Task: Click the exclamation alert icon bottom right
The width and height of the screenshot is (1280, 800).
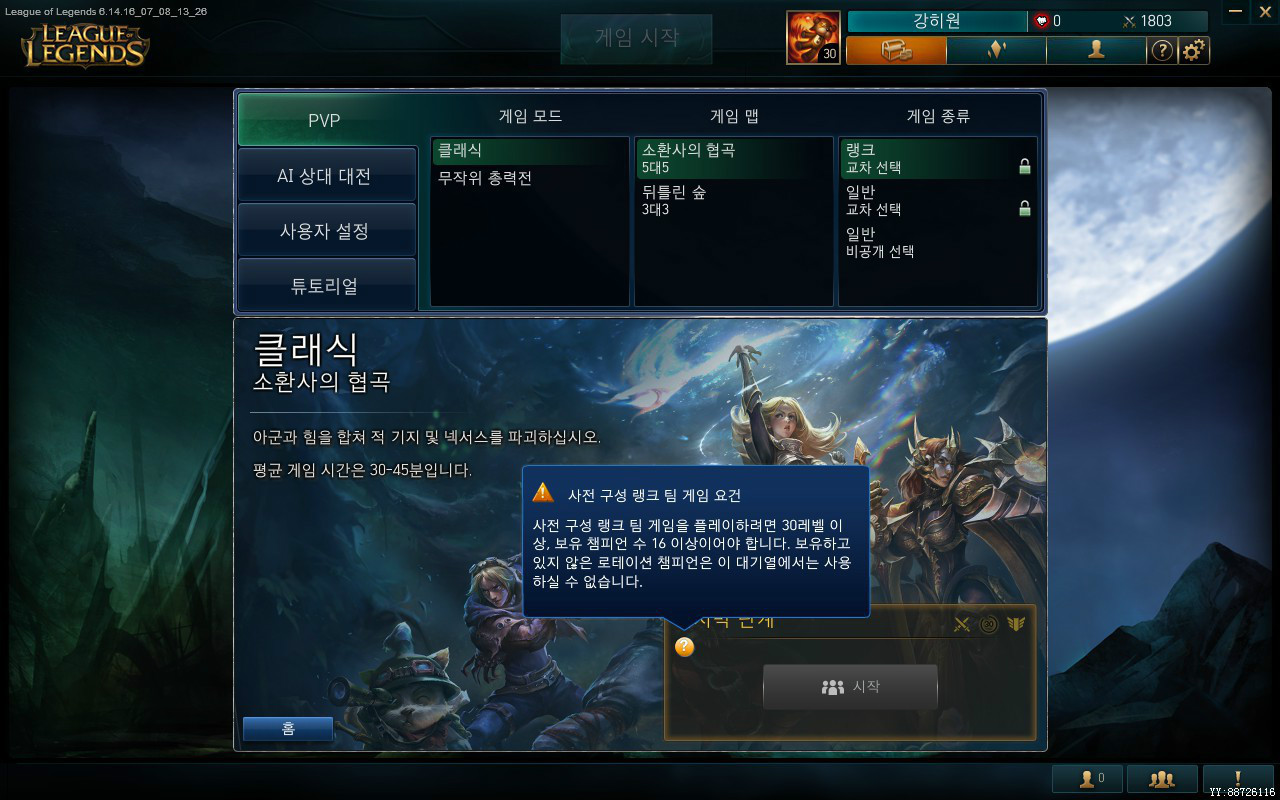Action: (x=1237, y=778)
